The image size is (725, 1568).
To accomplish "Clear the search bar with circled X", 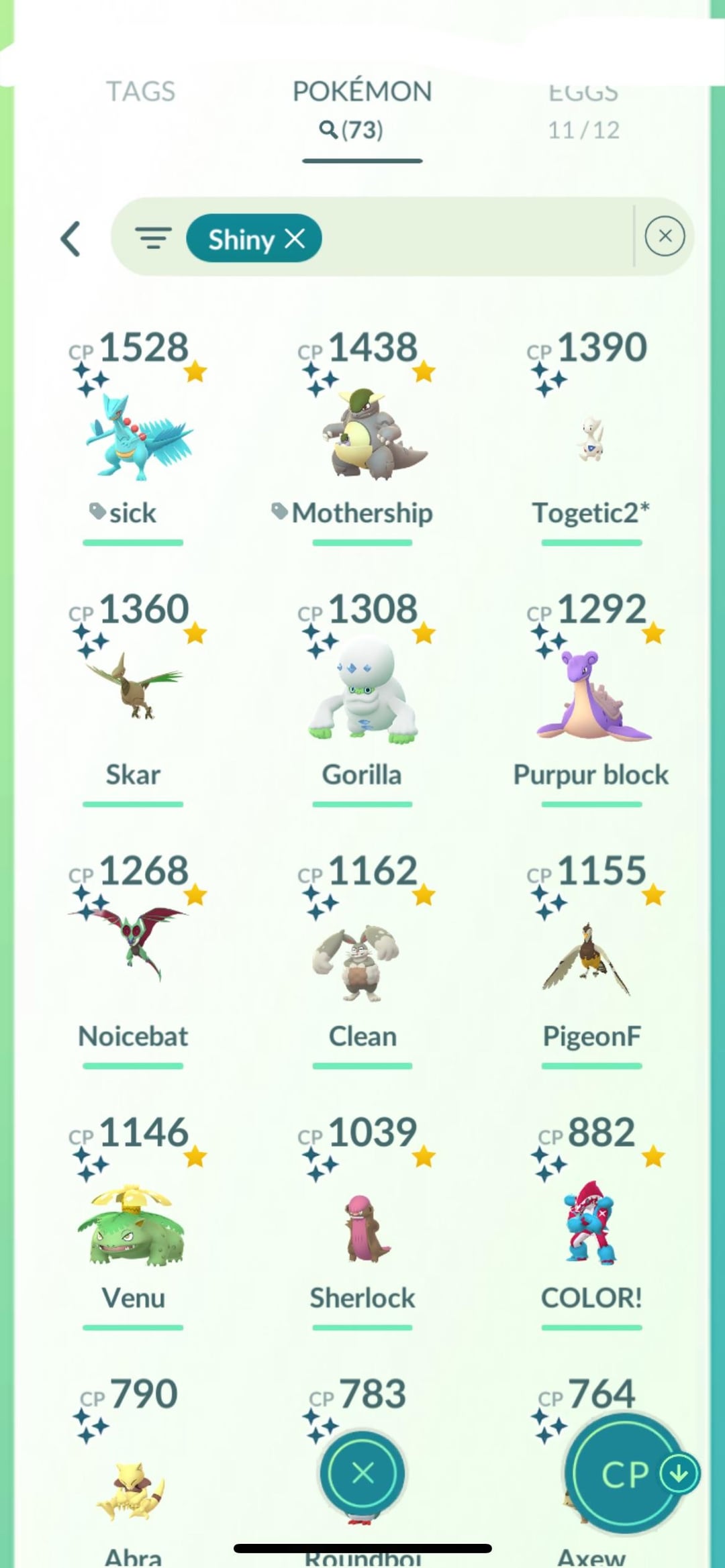I will coord(665,236).
